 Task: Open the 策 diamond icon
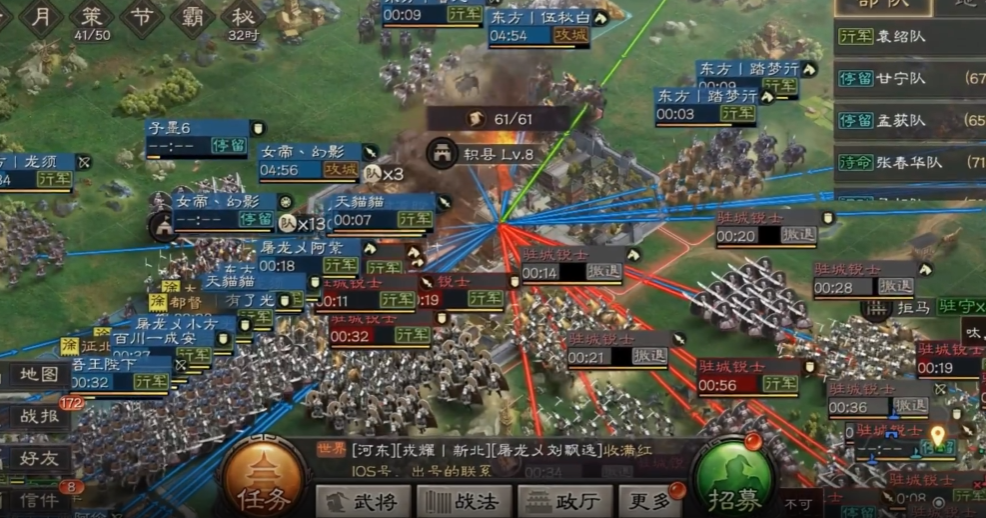tap(91, 17)
